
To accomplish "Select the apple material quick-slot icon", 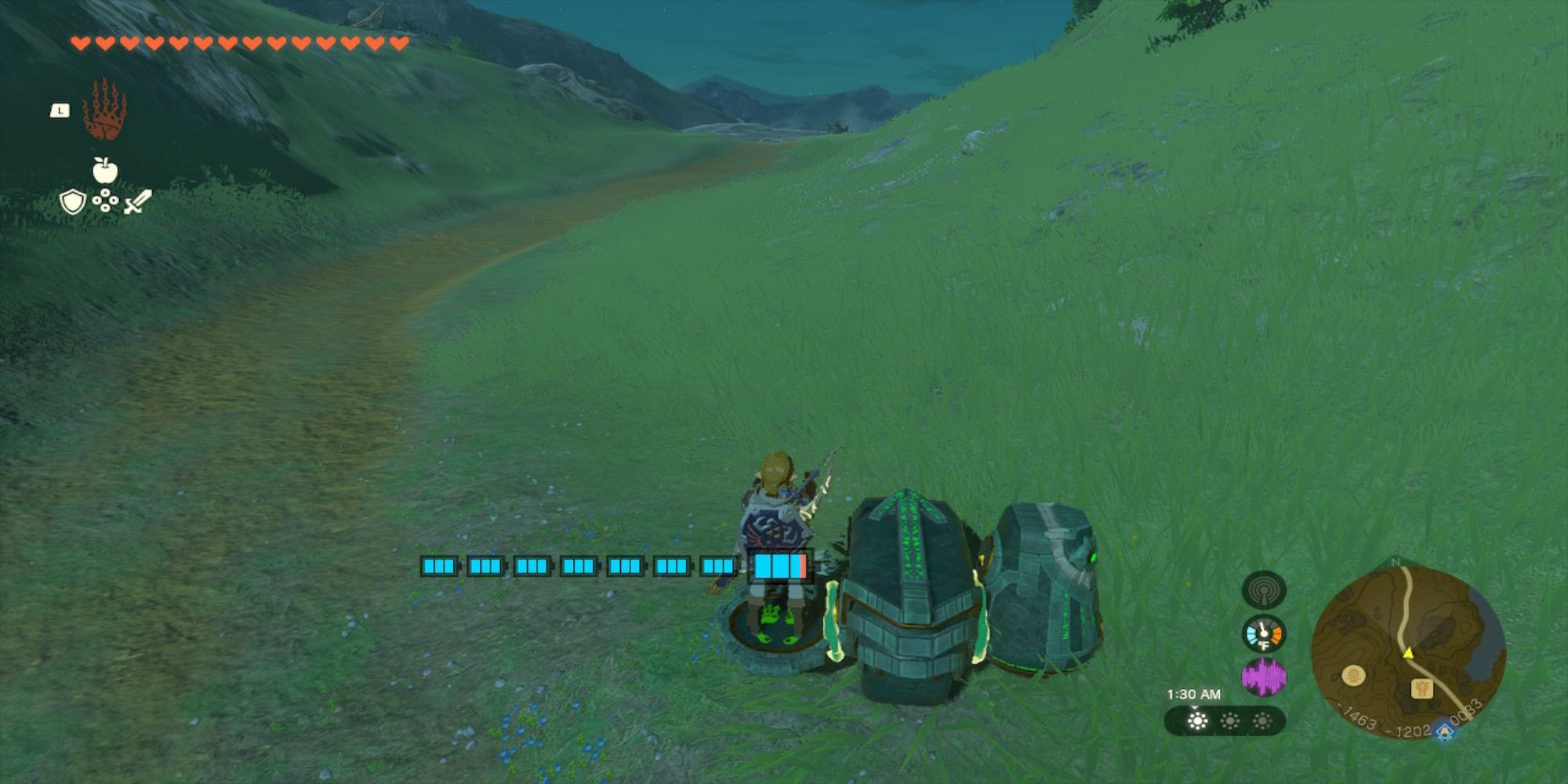I will point(105,169).
